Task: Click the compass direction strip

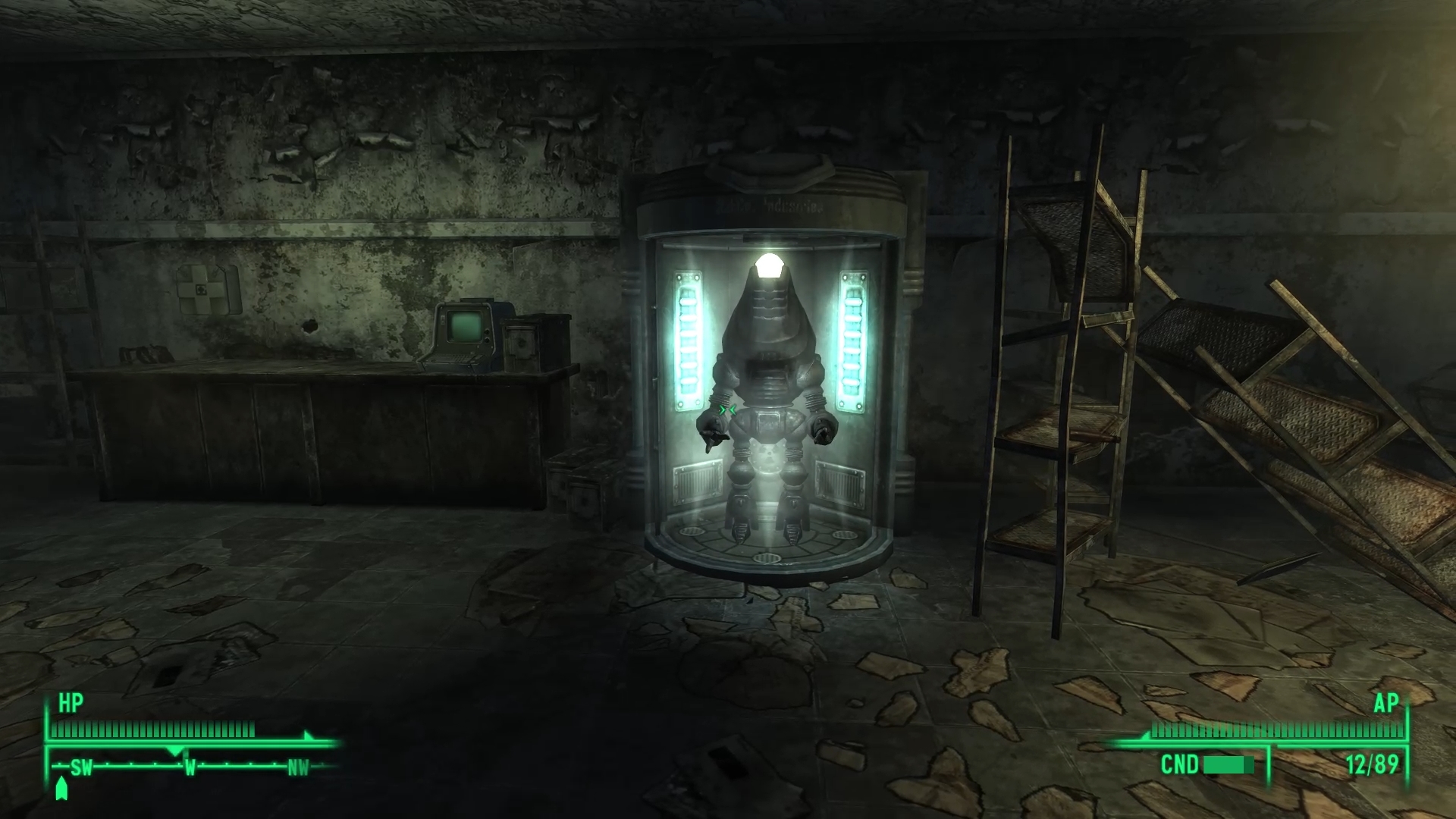Action: tap(190, 767)
